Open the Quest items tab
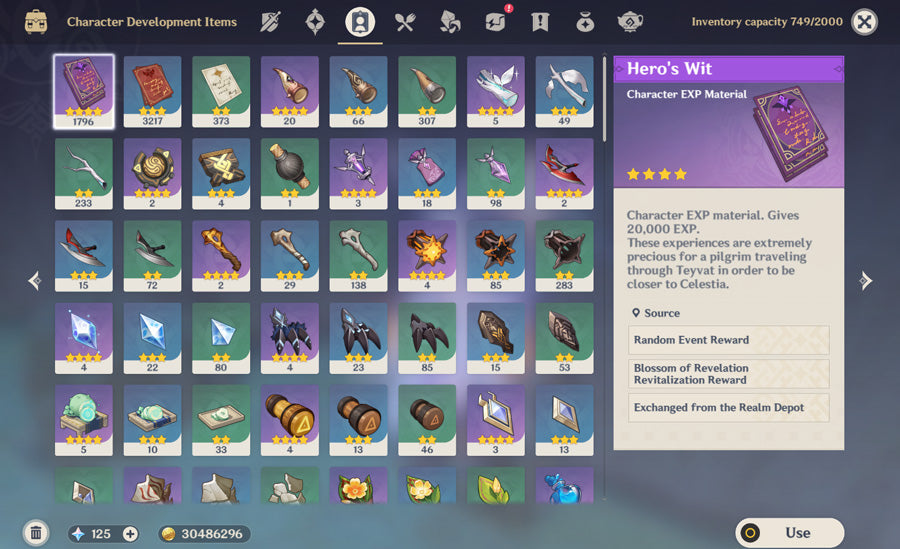This screenshot has width=900, height=549. coord(540,21)
